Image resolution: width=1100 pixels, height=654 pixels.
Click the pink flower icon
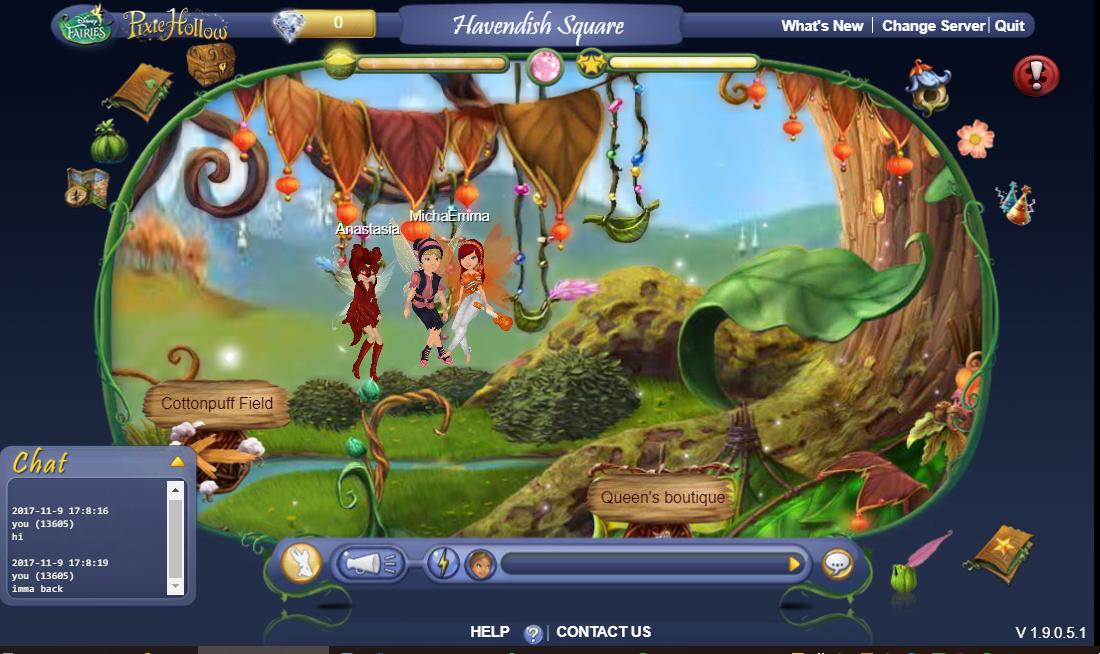pyautogui.click(x=975, y=139)
